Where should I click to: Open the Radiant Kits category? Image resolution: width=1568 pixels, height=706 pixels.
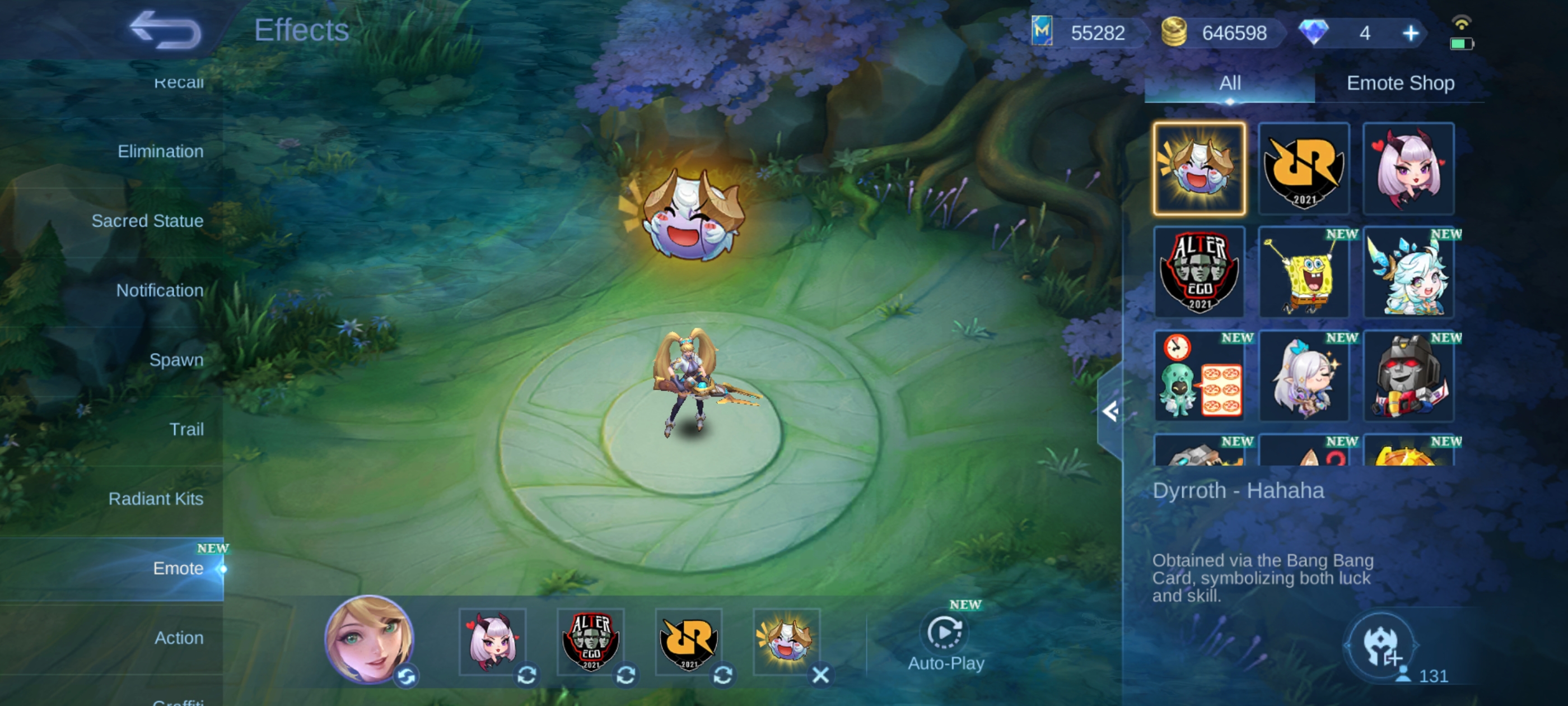(155, 498)
